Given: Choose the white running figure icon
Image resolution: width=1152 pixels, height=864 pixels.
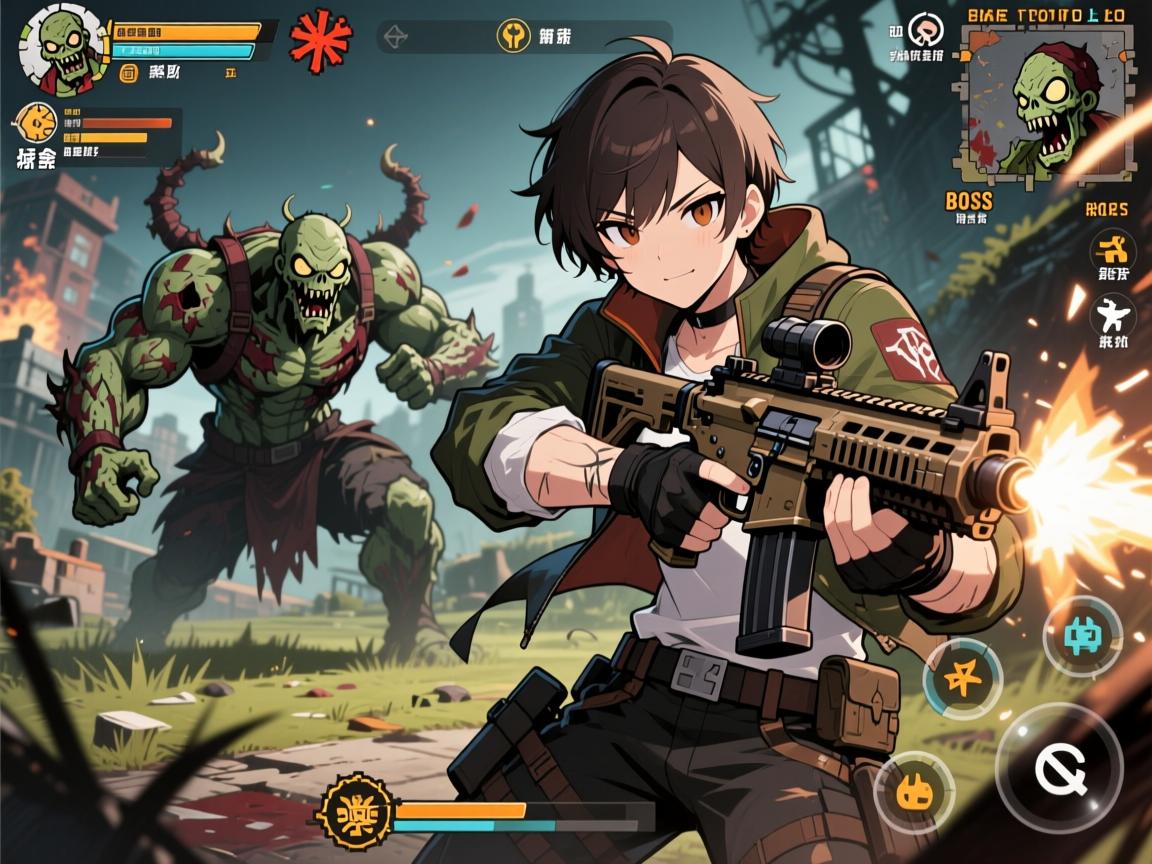Looking at the screenshot, I should point(1112,317).
